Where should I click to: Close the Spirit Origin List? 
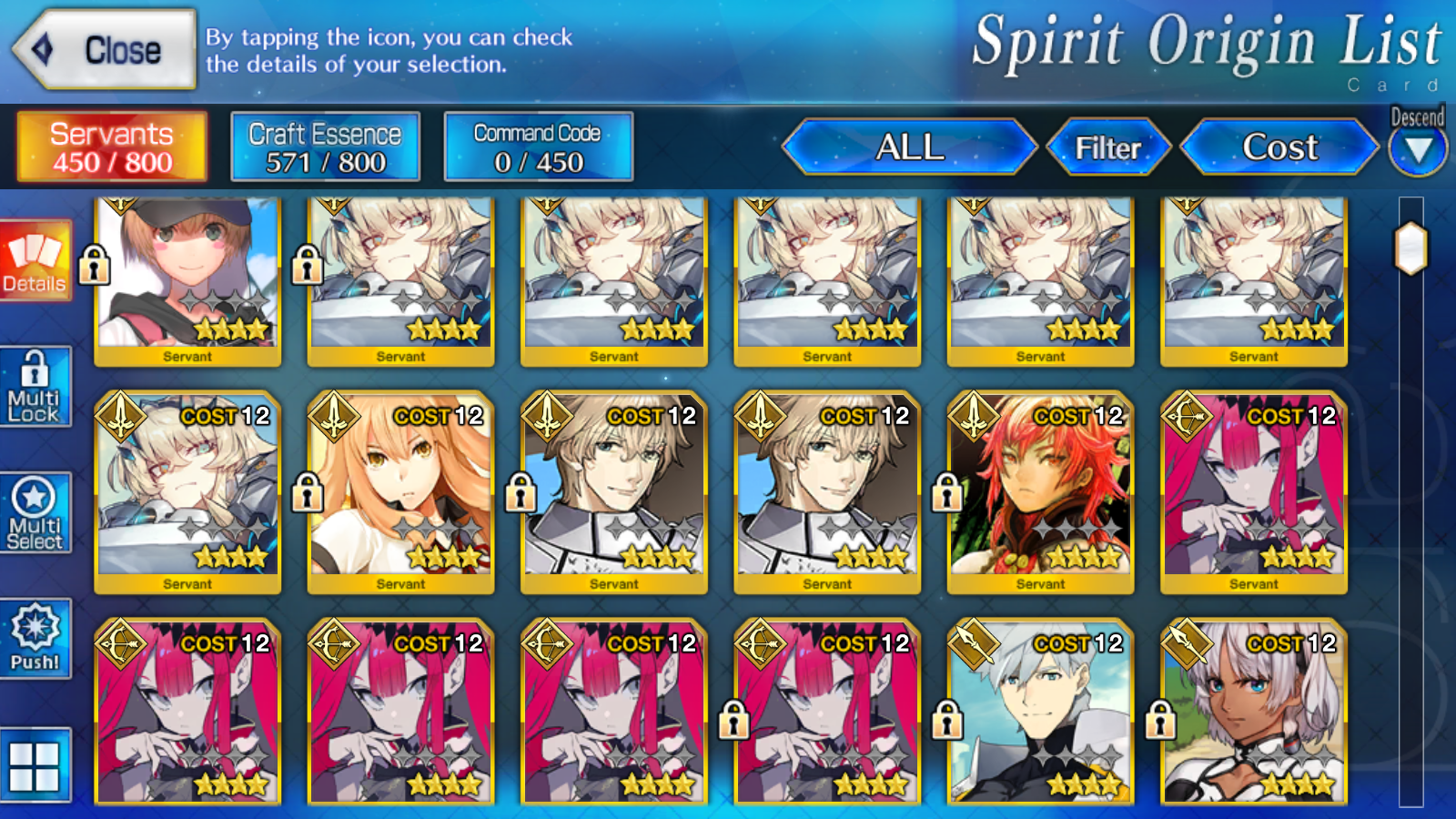point(105,50)
